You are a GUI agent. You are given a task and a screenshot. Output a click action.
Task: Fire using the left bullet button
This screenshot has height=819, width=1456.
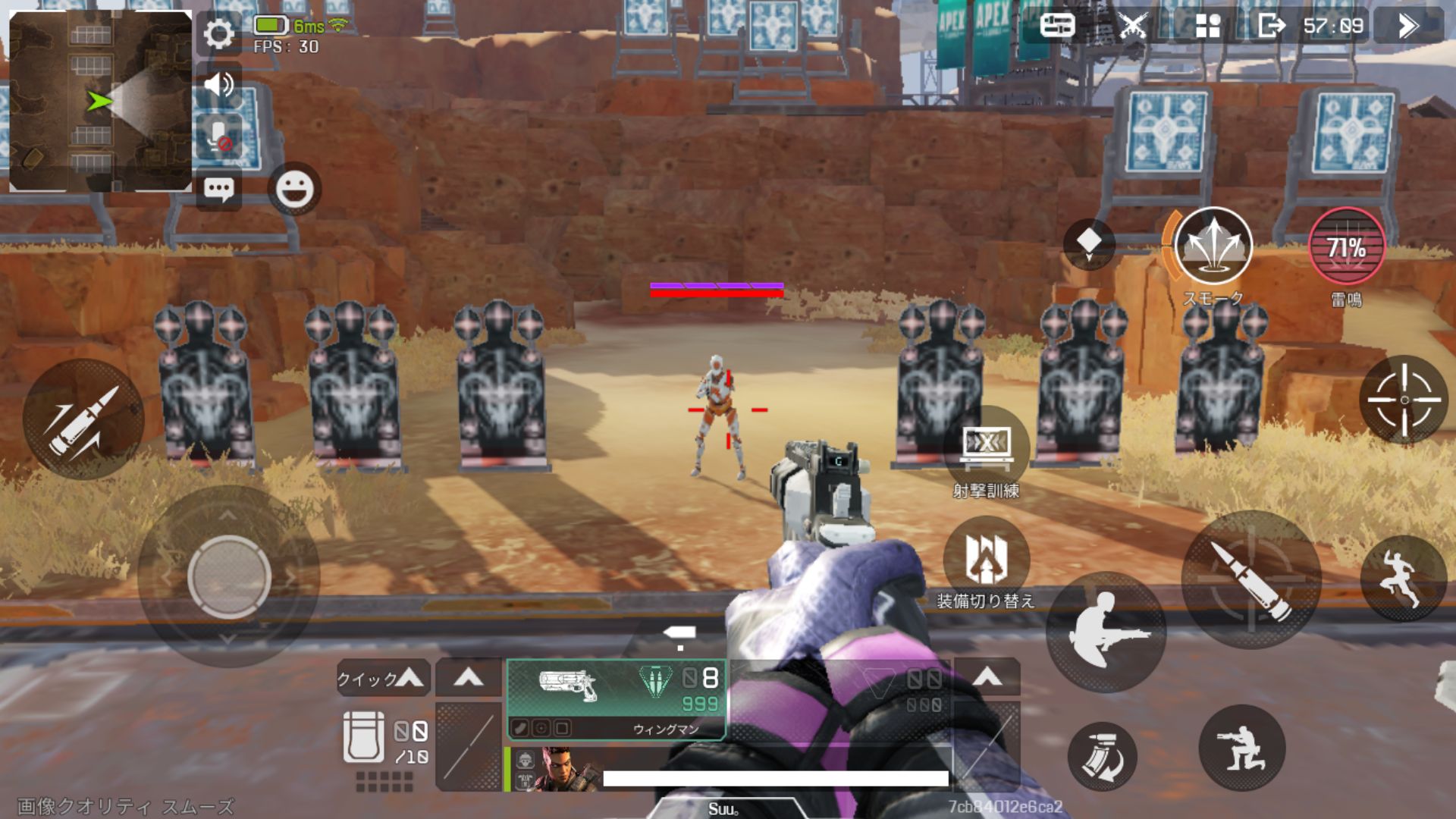tap(83, 419)
